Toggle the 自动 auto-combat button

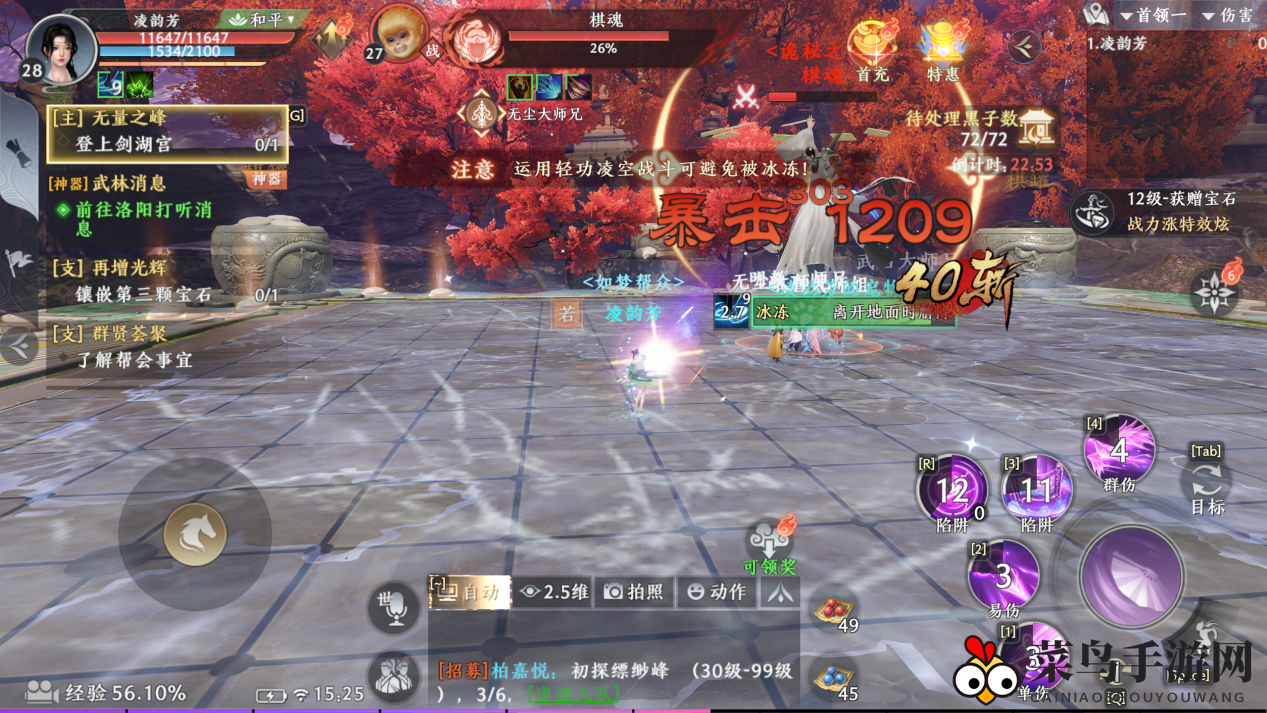point(470,591)
